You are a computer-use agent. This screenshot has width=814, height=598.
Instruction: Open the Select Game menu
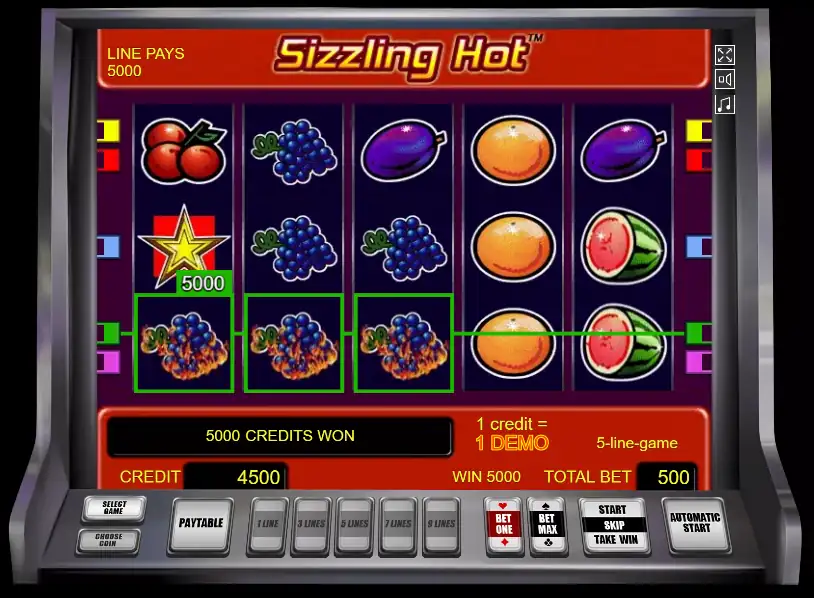[x=113, y=509]
